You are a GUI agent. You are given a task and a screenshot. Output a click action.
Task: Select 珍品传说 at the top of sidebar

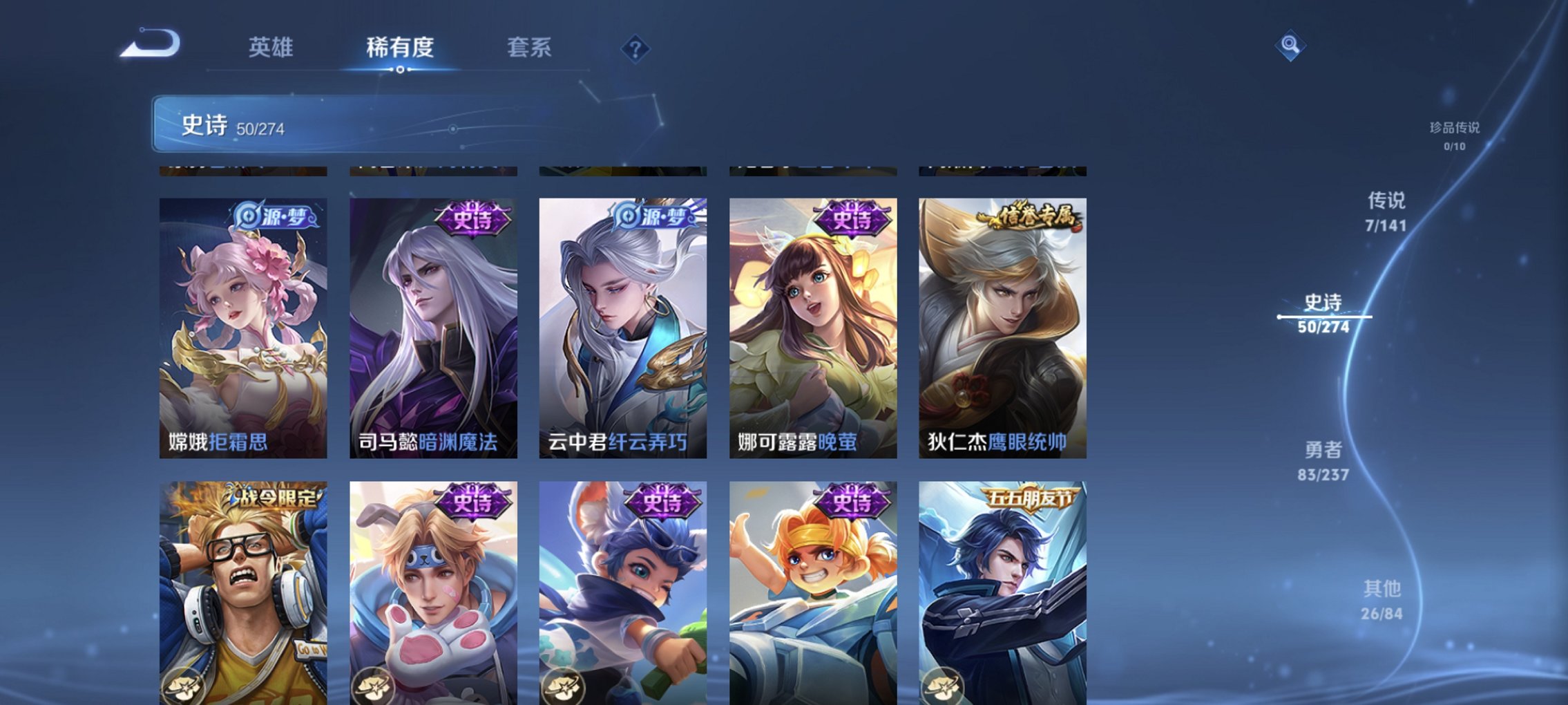[1455, 128]
